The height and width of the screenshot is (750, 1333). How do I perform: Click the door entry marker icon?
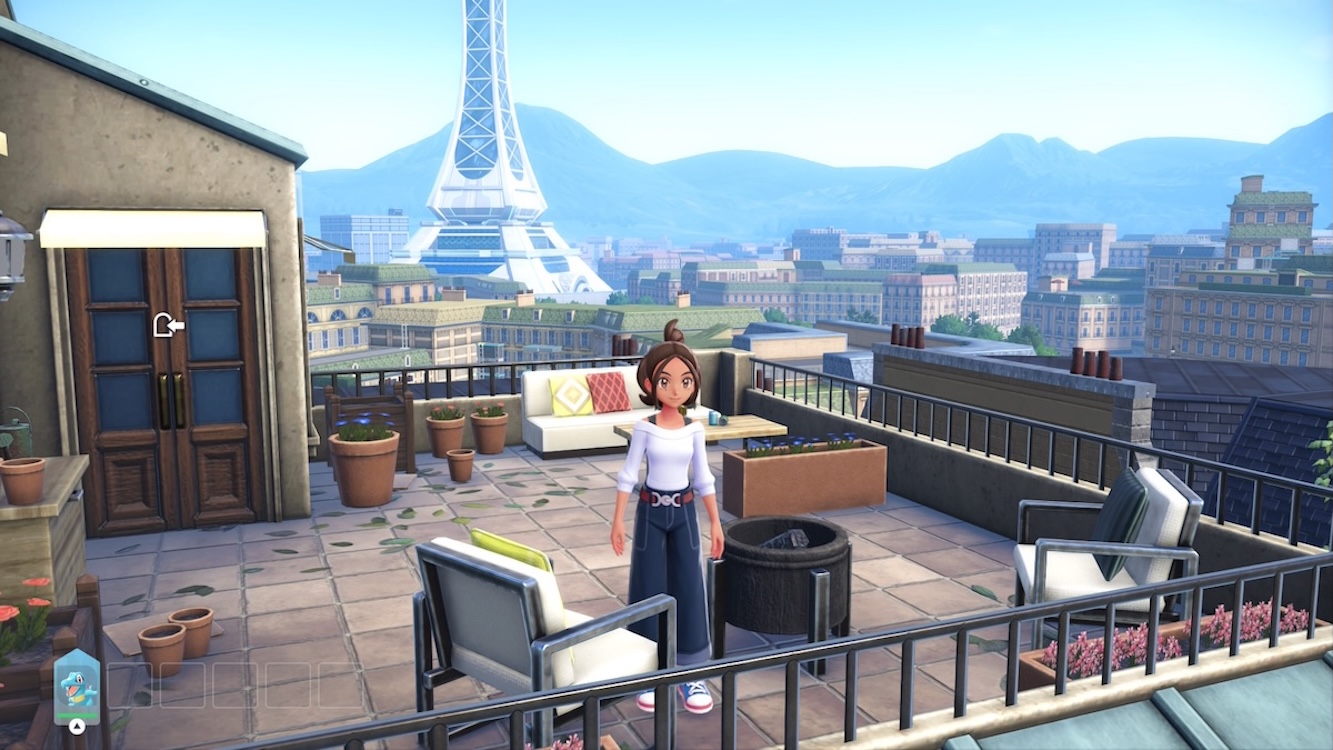168,325
